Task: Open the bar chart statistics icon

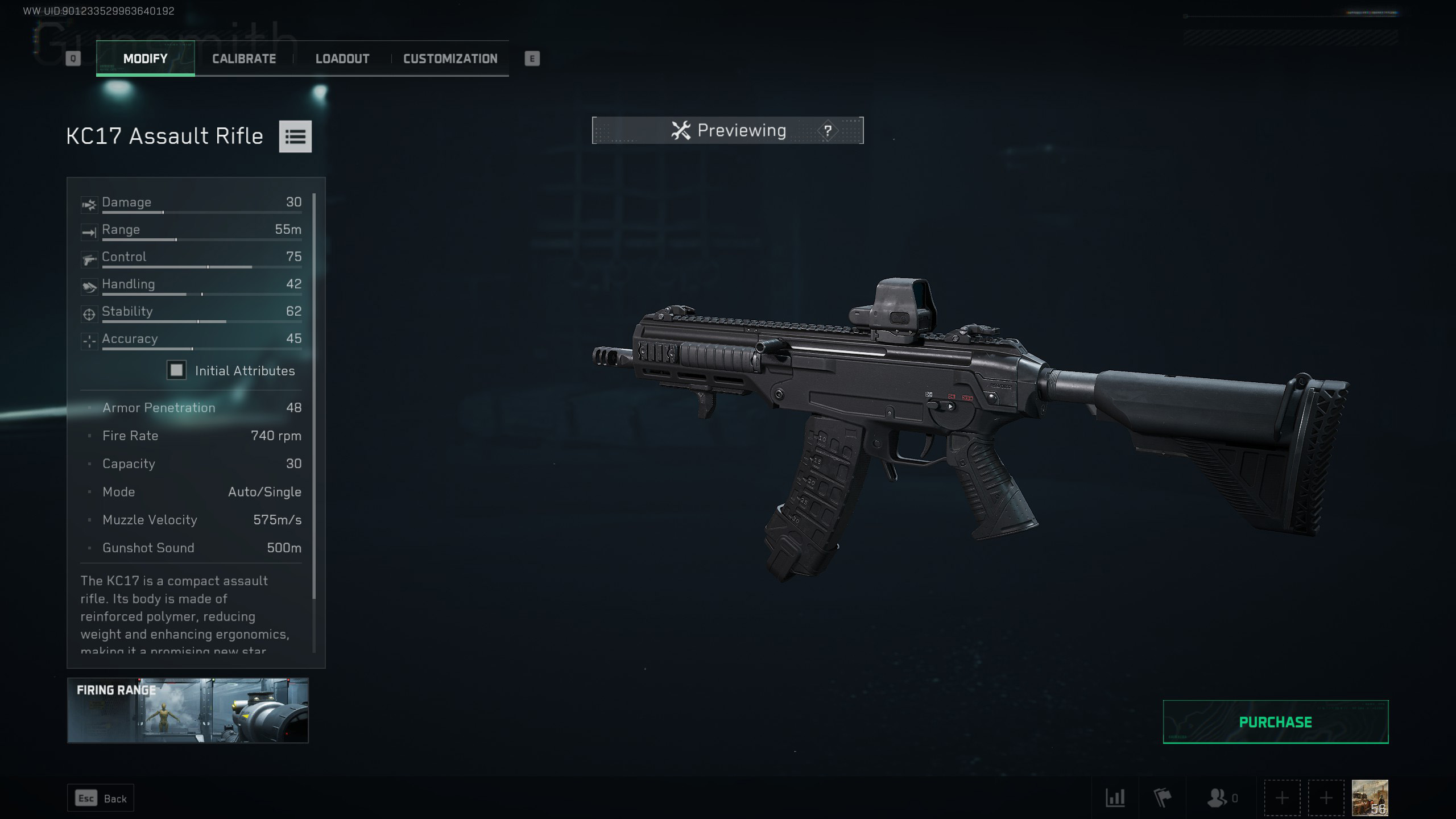Action: [1115, 798]
